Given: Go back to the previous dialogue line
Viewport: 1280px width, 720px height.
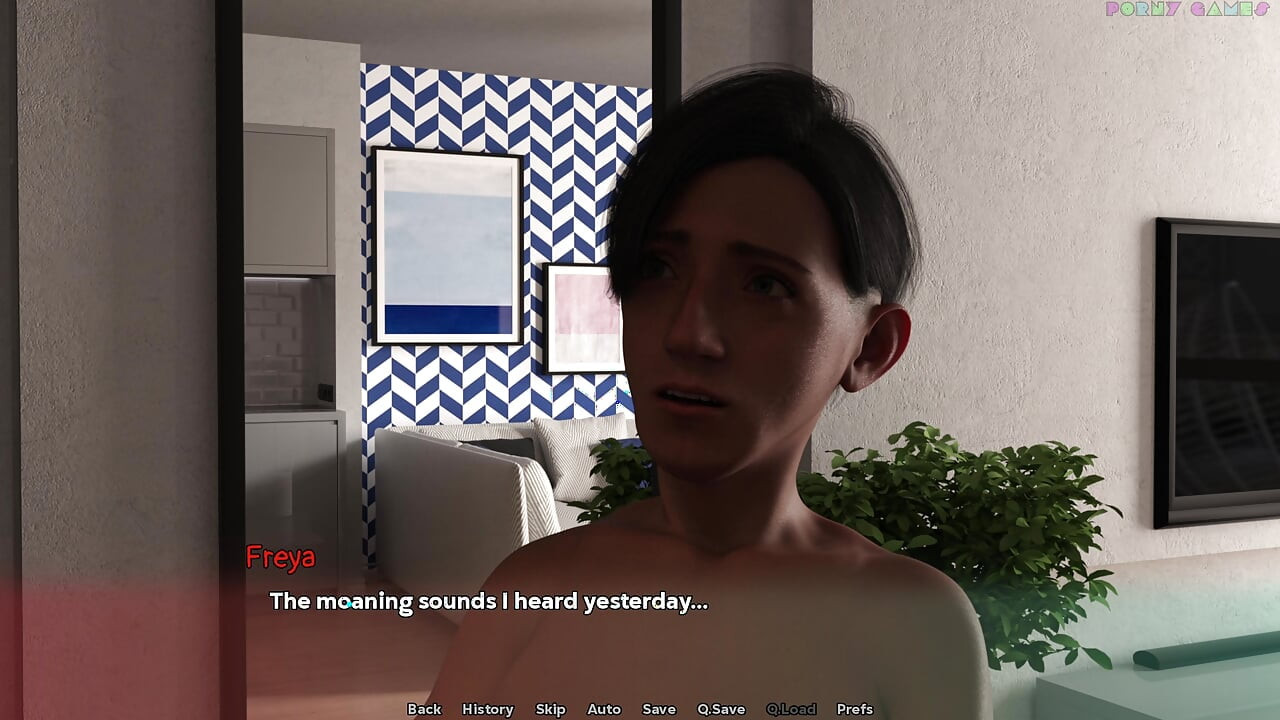Looking at the screenshot, I should 424,709.
